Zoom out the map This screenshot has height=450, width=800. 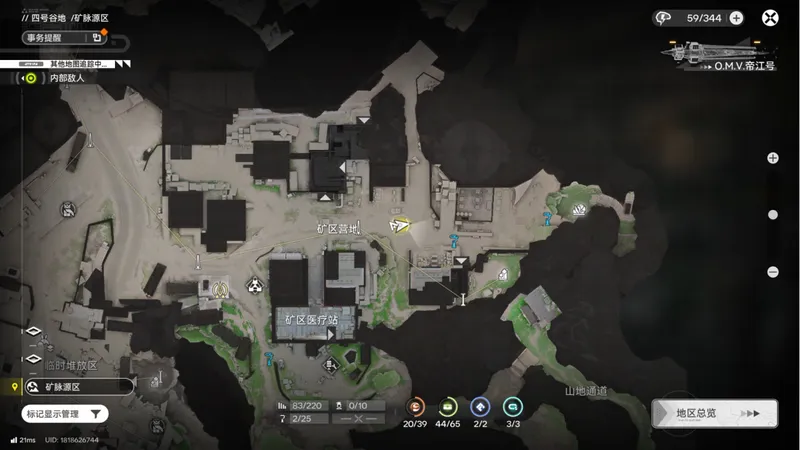772,272
